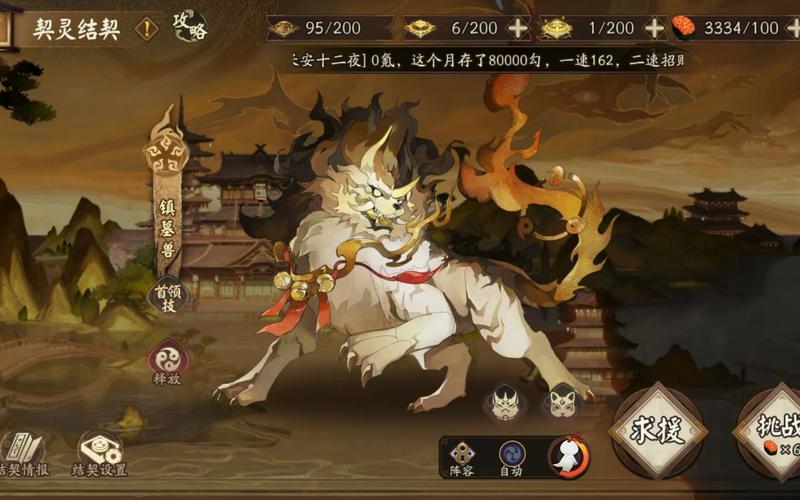Tap the sushi stamina counter icon
800x500 pixels.
pos(684,27)
